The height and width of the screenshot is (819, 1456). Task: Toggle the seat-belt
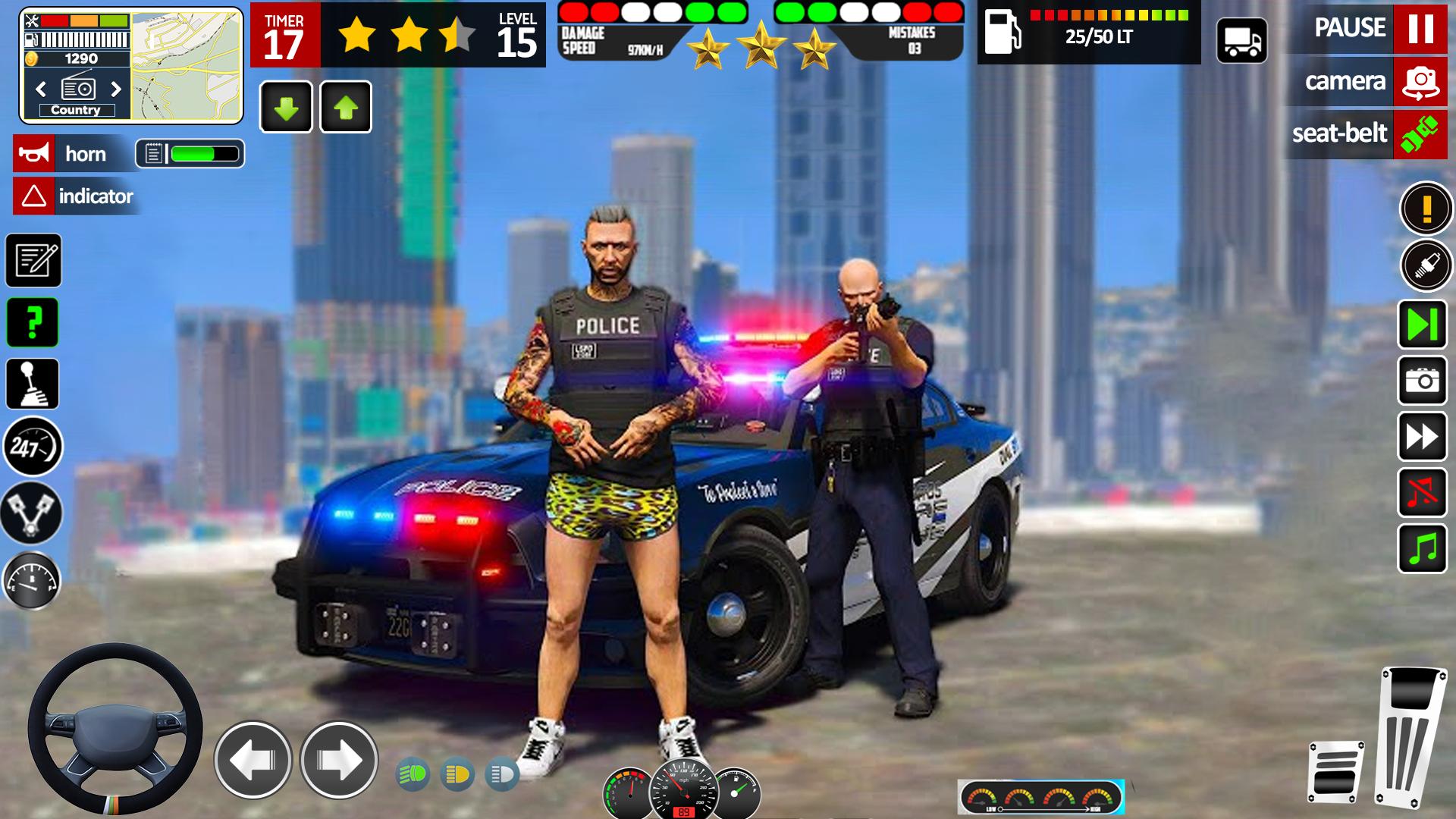pyautogui.click(x=1420, y=134)
